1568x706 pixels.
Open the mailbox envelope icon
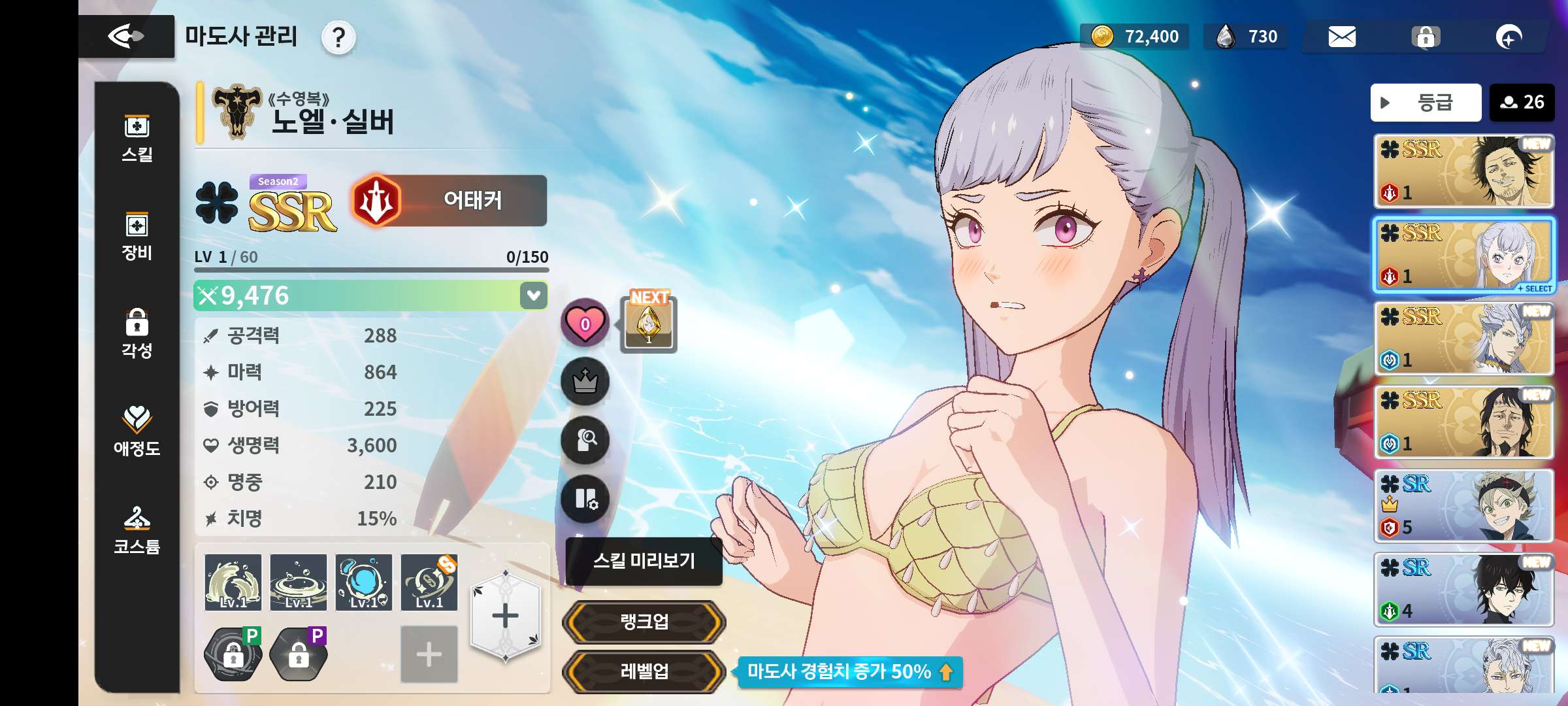1342,37
